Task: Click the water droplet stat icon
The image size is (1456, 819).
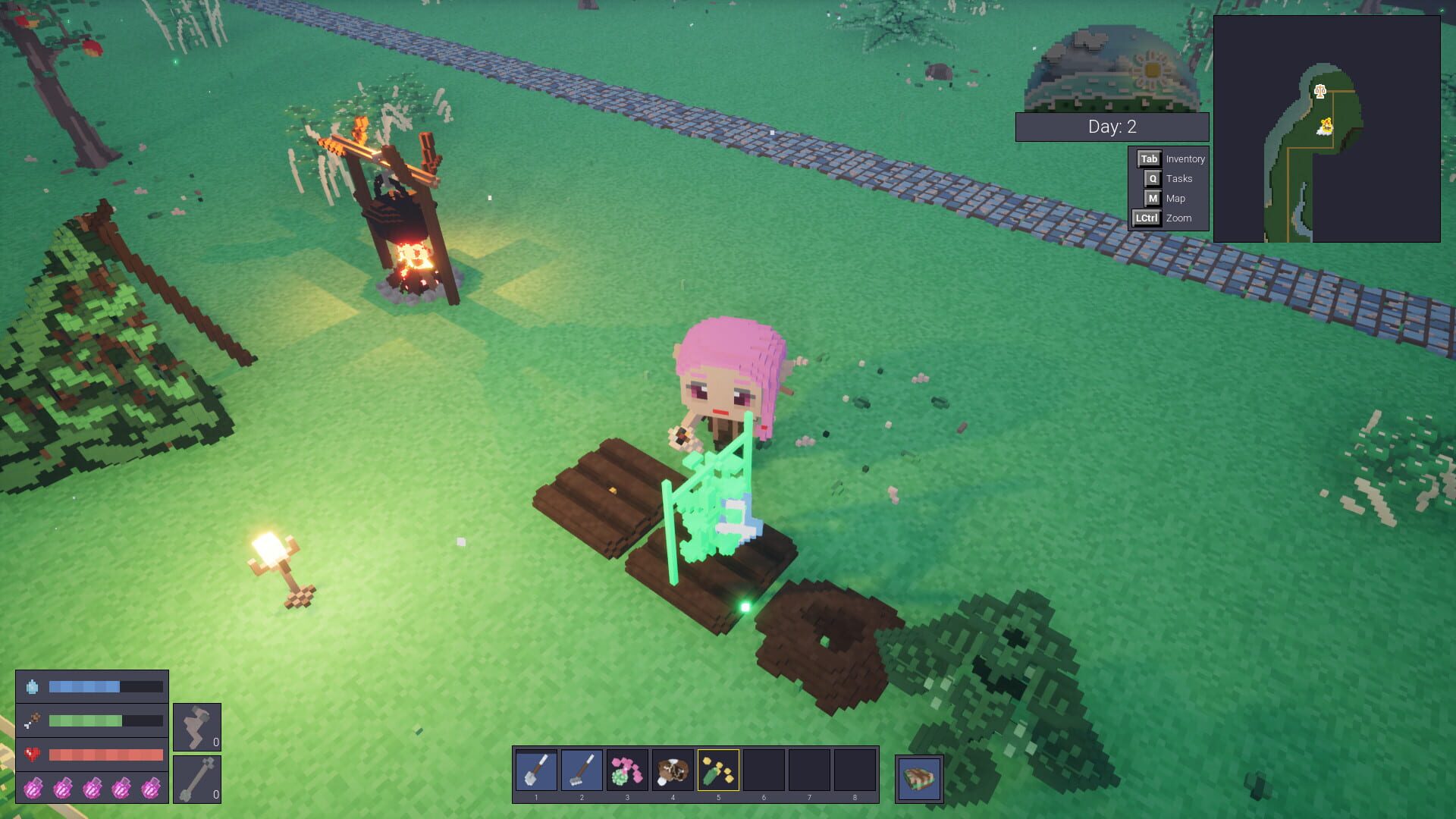Action: click(32, 687)
